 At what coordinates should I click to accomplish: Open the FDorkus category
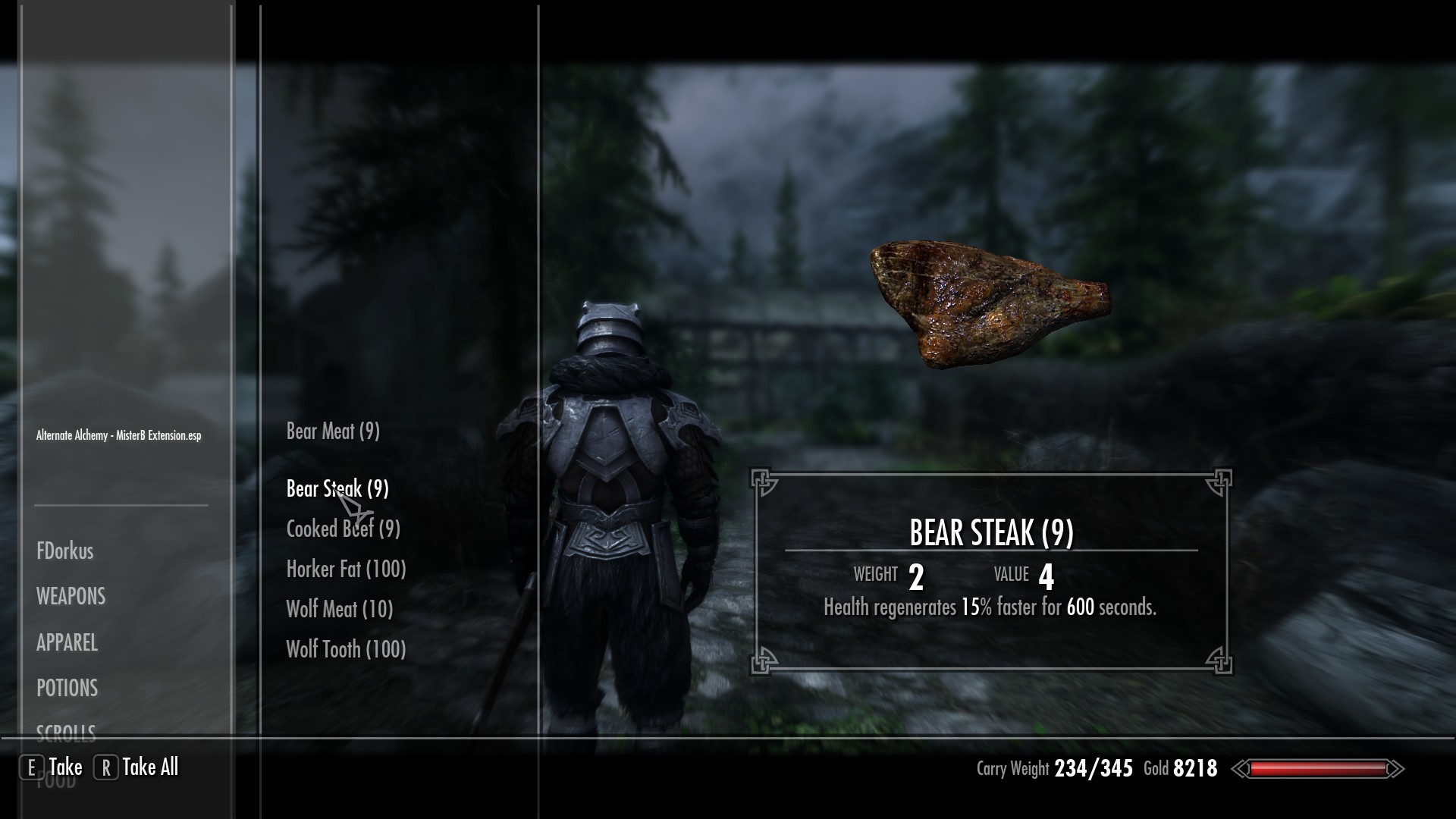[65, 551]
